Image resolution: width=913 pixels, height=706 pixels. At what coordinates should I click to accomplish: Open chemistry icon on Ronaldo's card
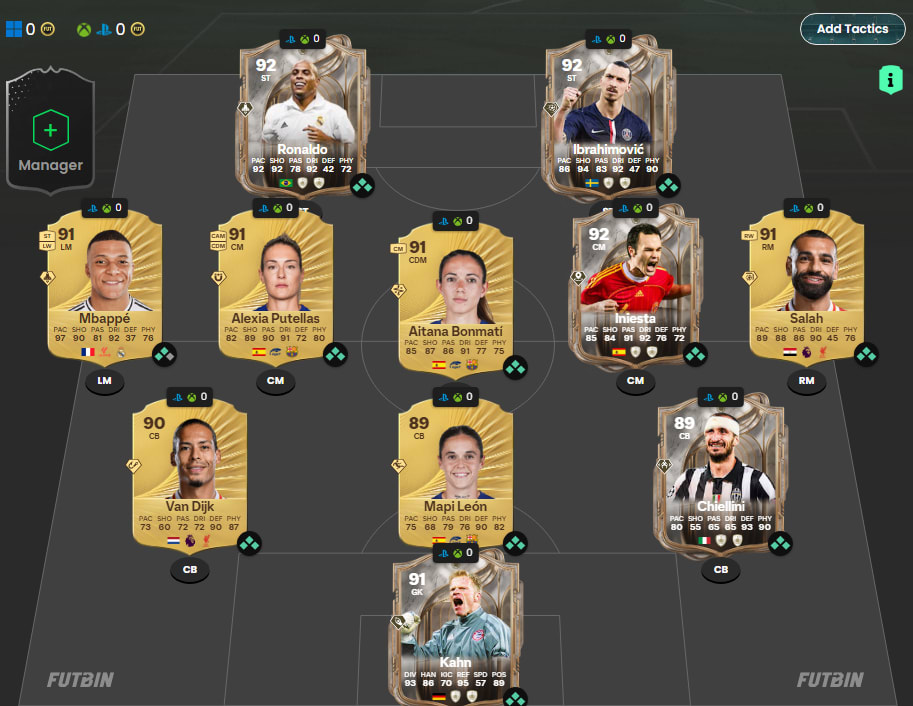point(362,184)
